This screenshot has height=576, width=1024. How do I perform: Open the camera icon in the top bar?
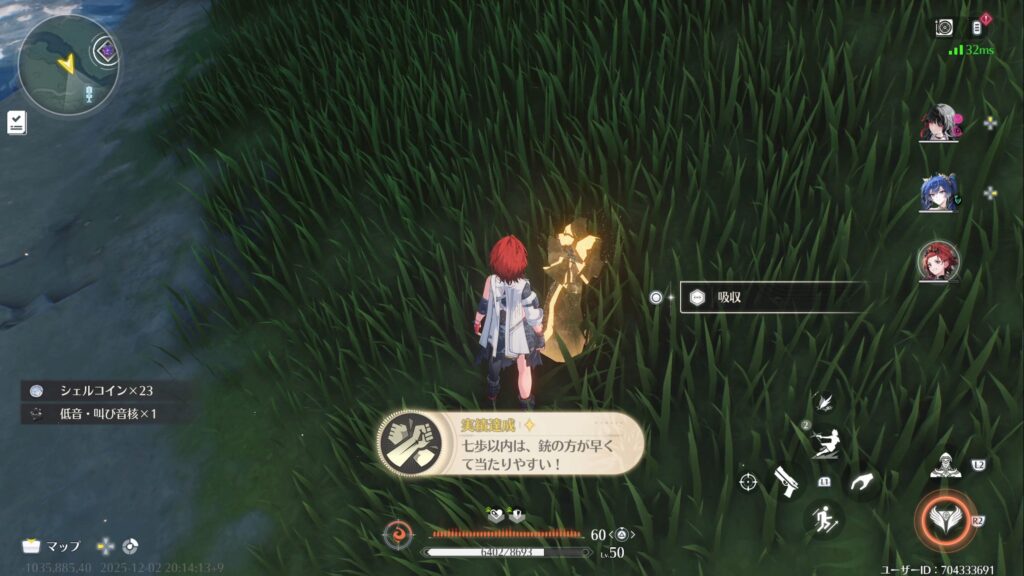[943, 27]
